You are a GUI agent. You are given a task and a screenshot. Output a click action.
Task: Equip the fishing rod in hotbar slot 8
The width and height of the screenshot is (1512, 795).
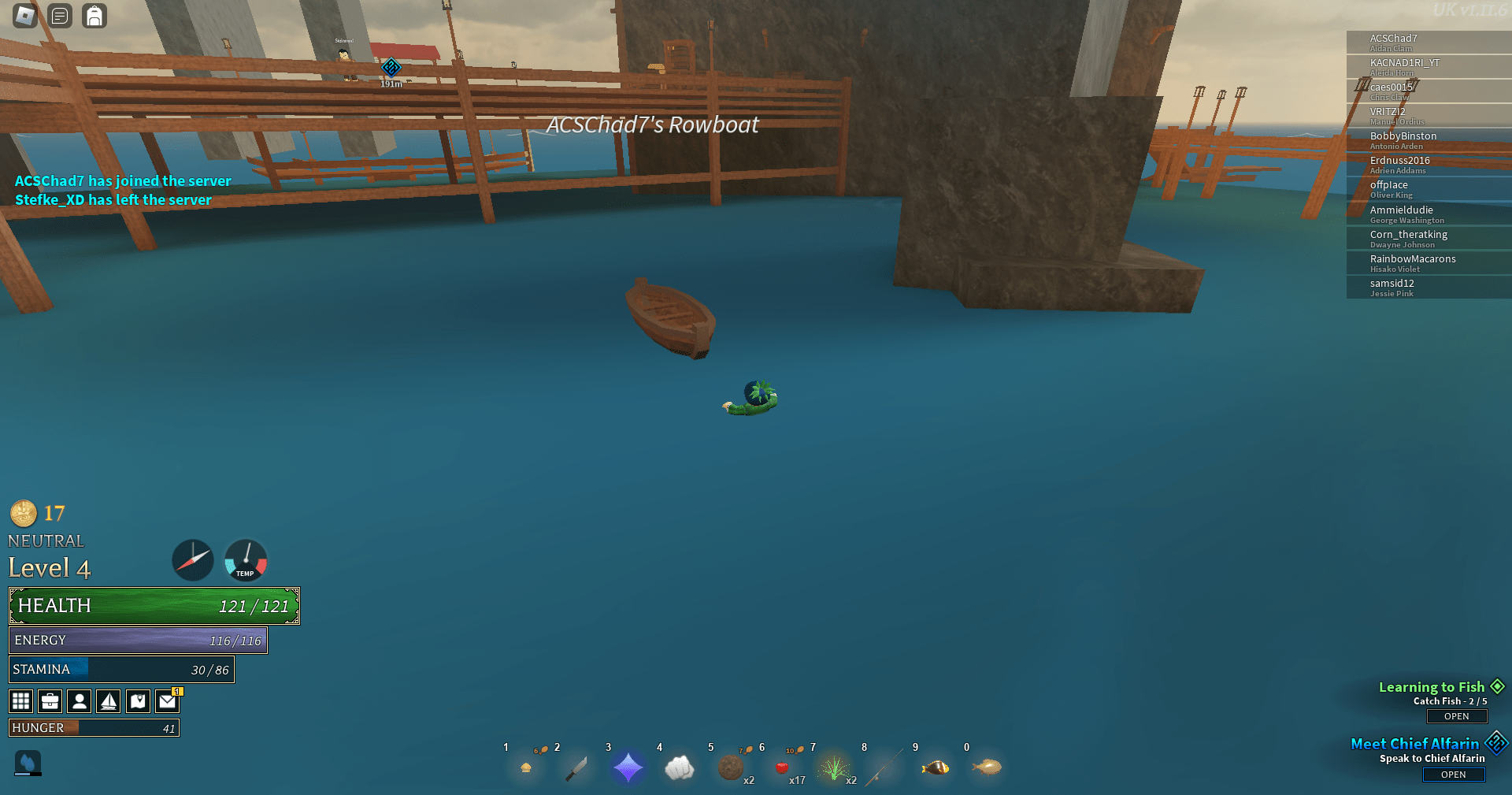884,767
